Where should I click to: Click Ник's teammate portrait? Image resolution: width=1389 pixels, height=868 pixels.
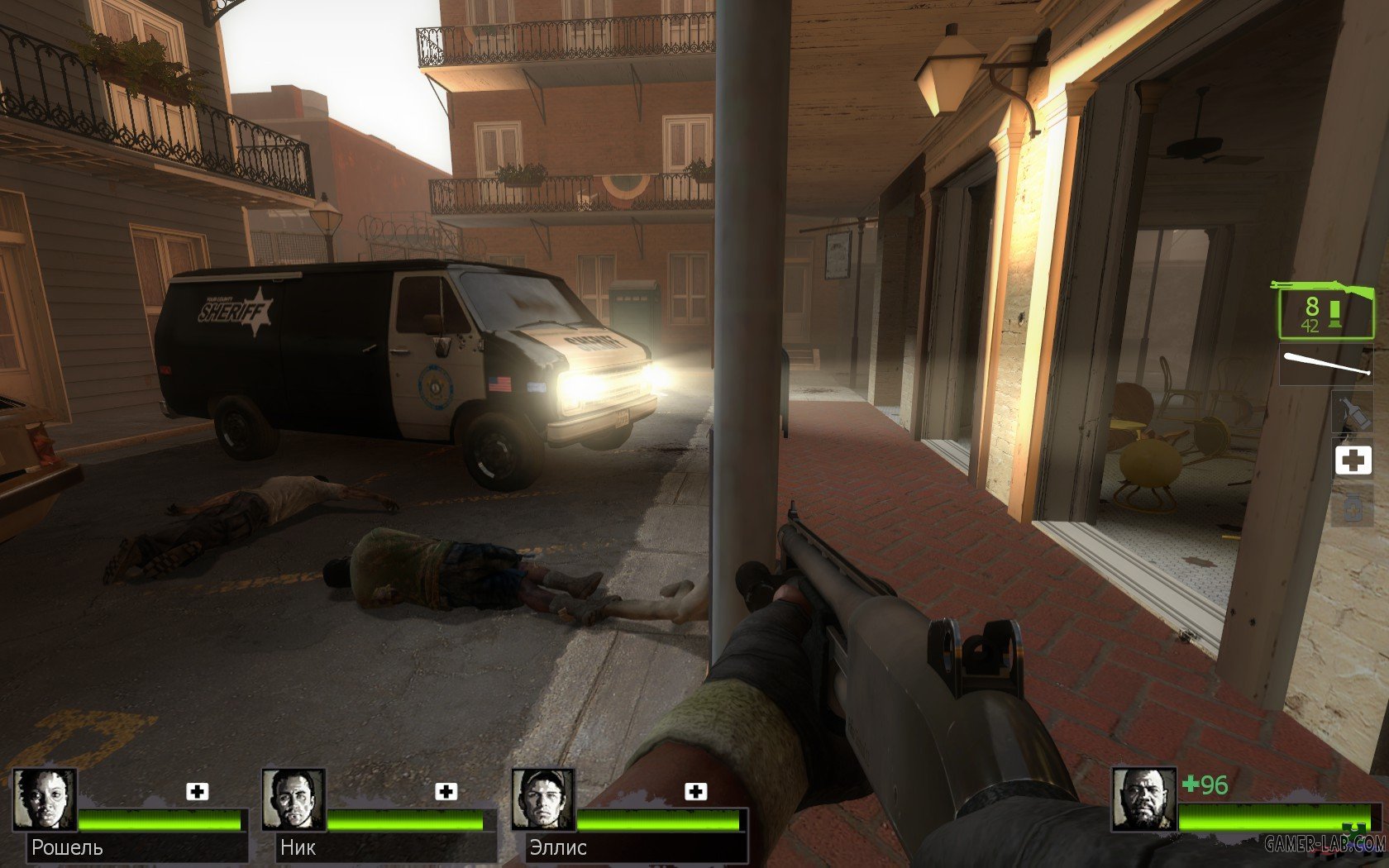click(294, 800)
